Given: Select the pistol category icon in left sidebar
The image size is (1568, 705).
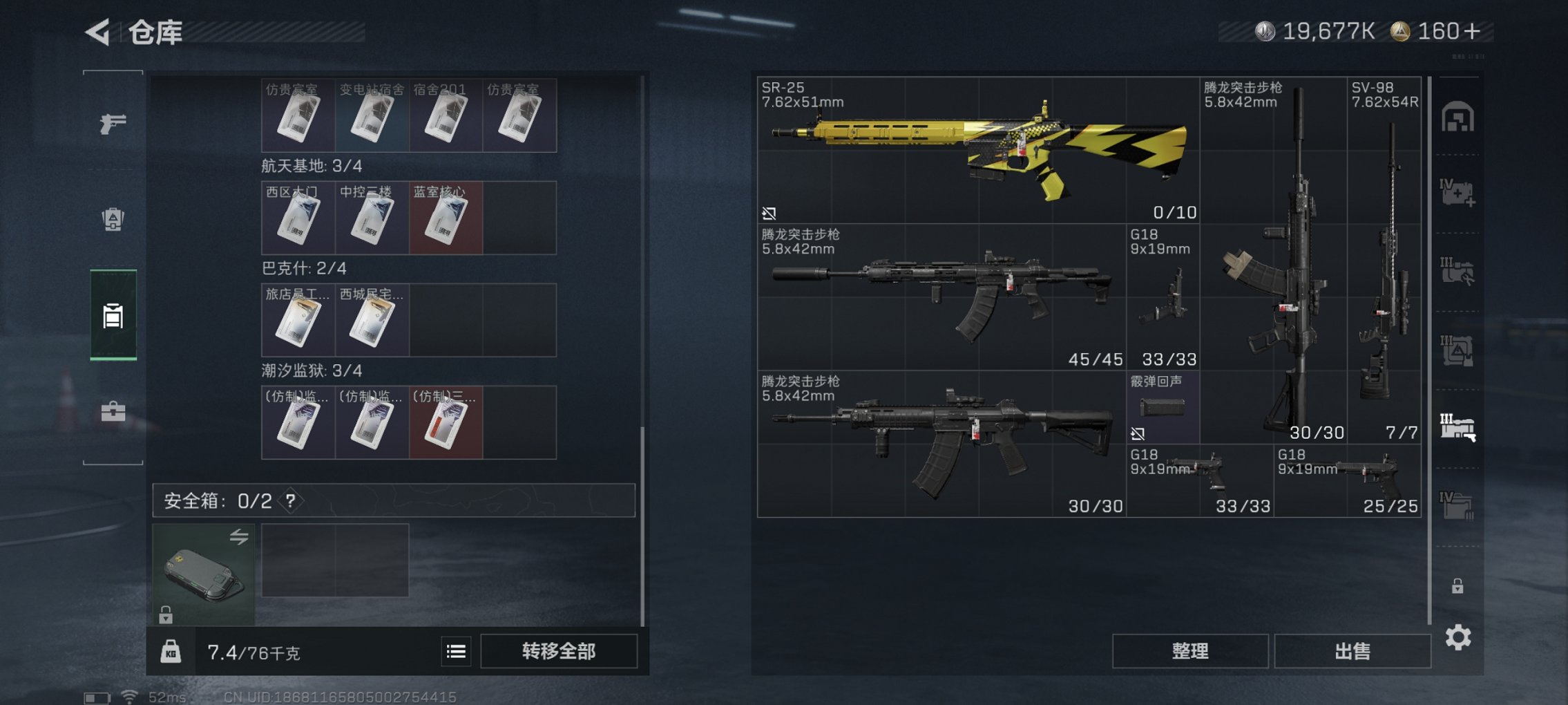Looking at the screenshot, I should point(114,124).
